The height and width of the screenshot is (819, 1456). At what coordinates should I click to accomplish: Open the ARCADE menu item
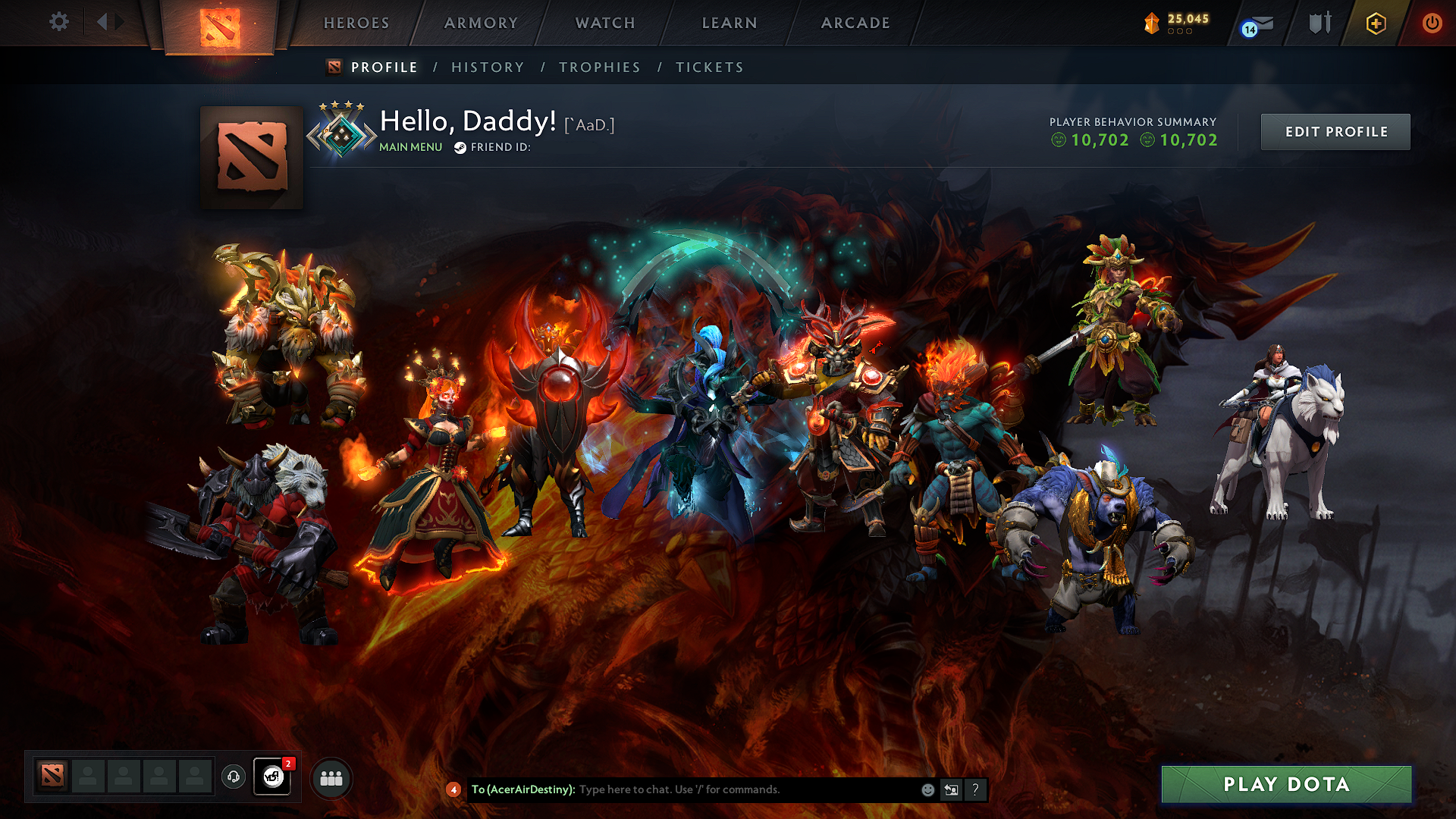pos(855,23)
